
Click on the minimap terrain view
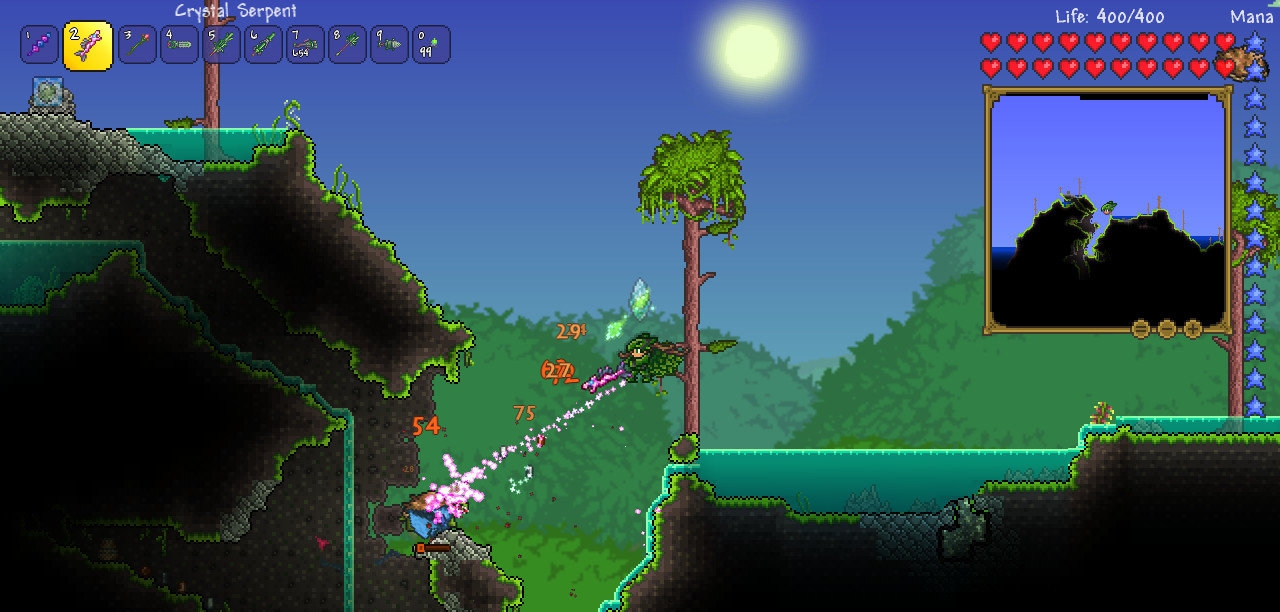(x=1107, y=210)
